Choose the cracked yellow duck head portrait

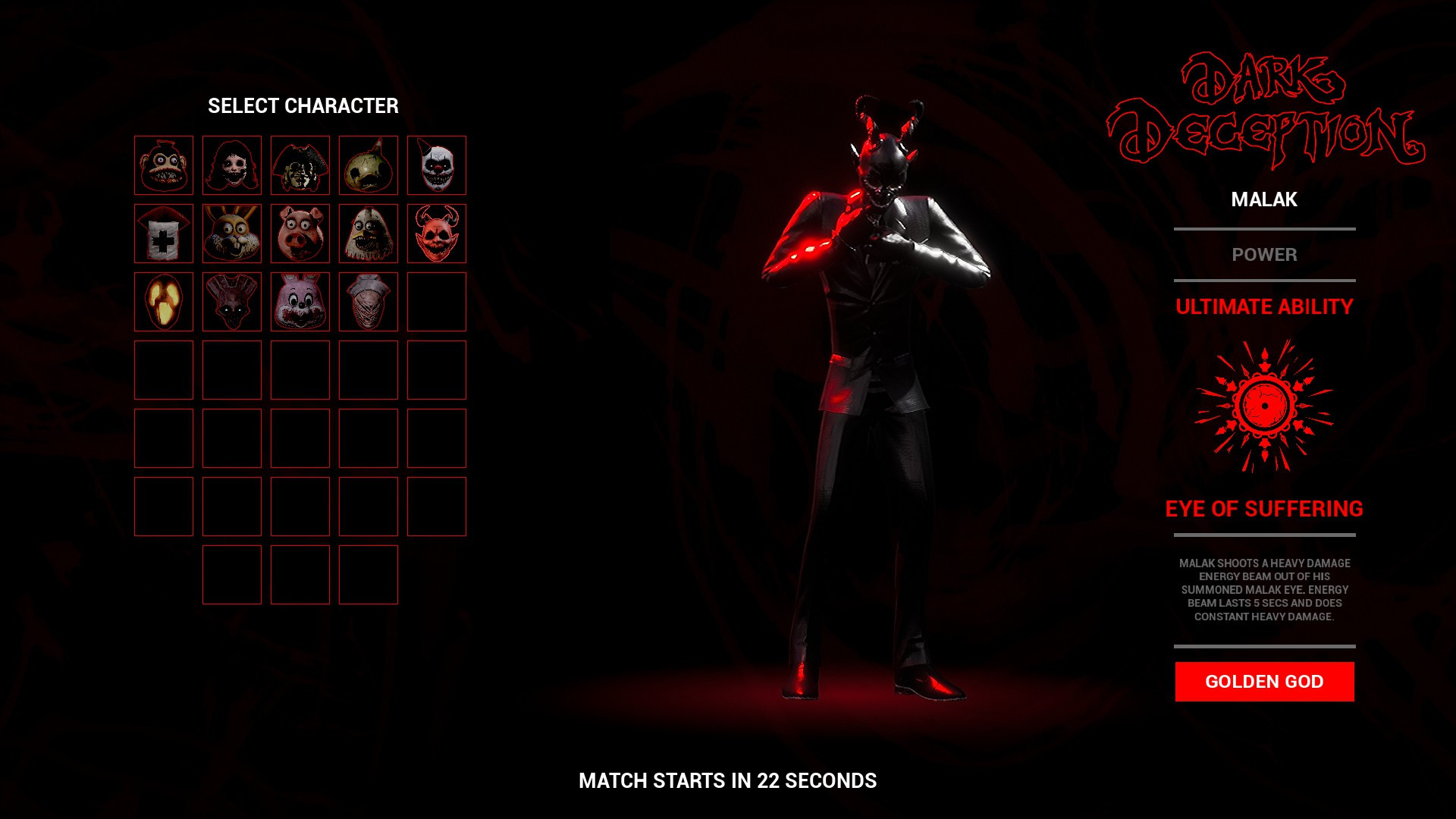click(369, 165)
